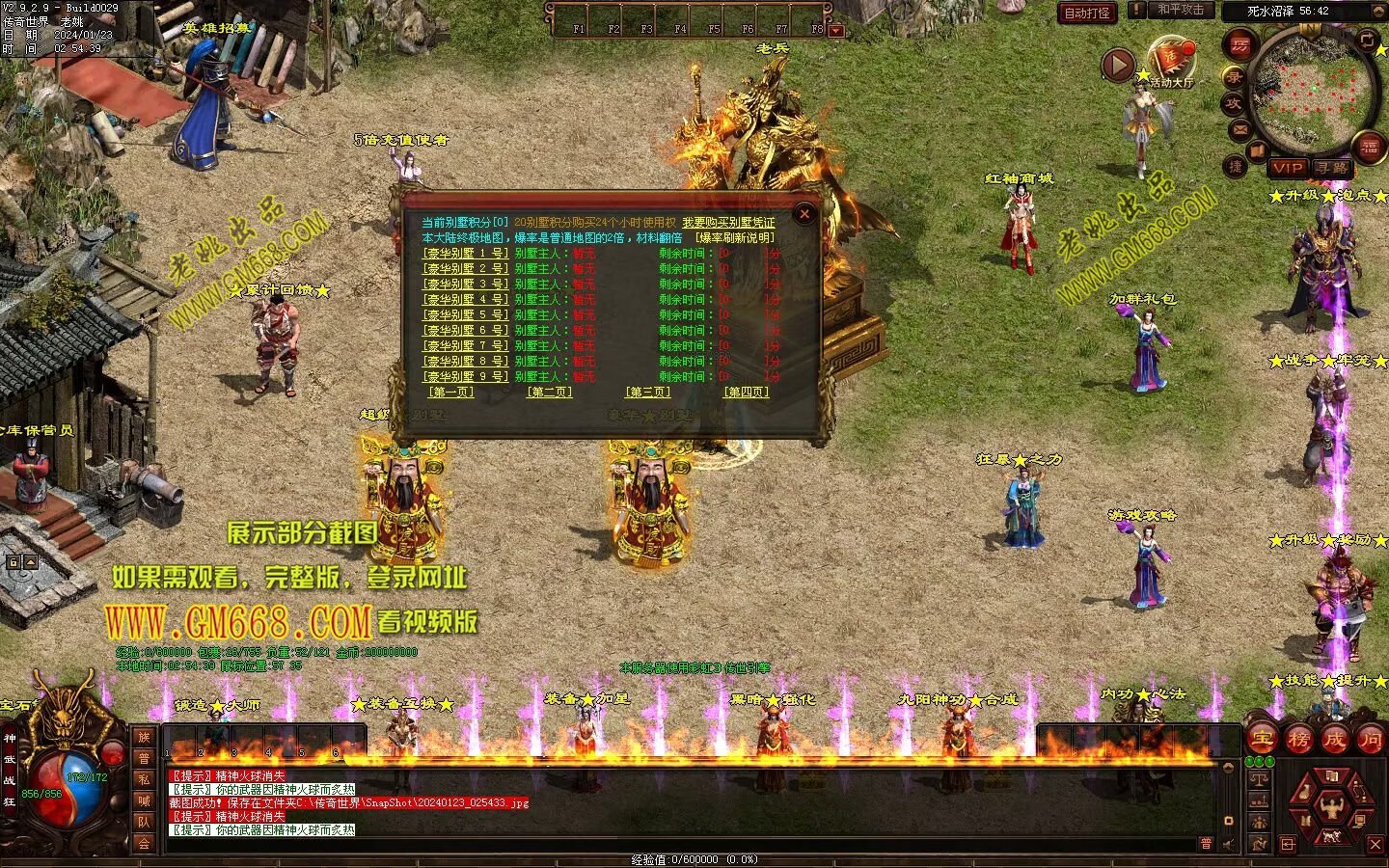Show the 榜 ranking board
Viewport: 1389px width, 868px height.
[1298, 741]
